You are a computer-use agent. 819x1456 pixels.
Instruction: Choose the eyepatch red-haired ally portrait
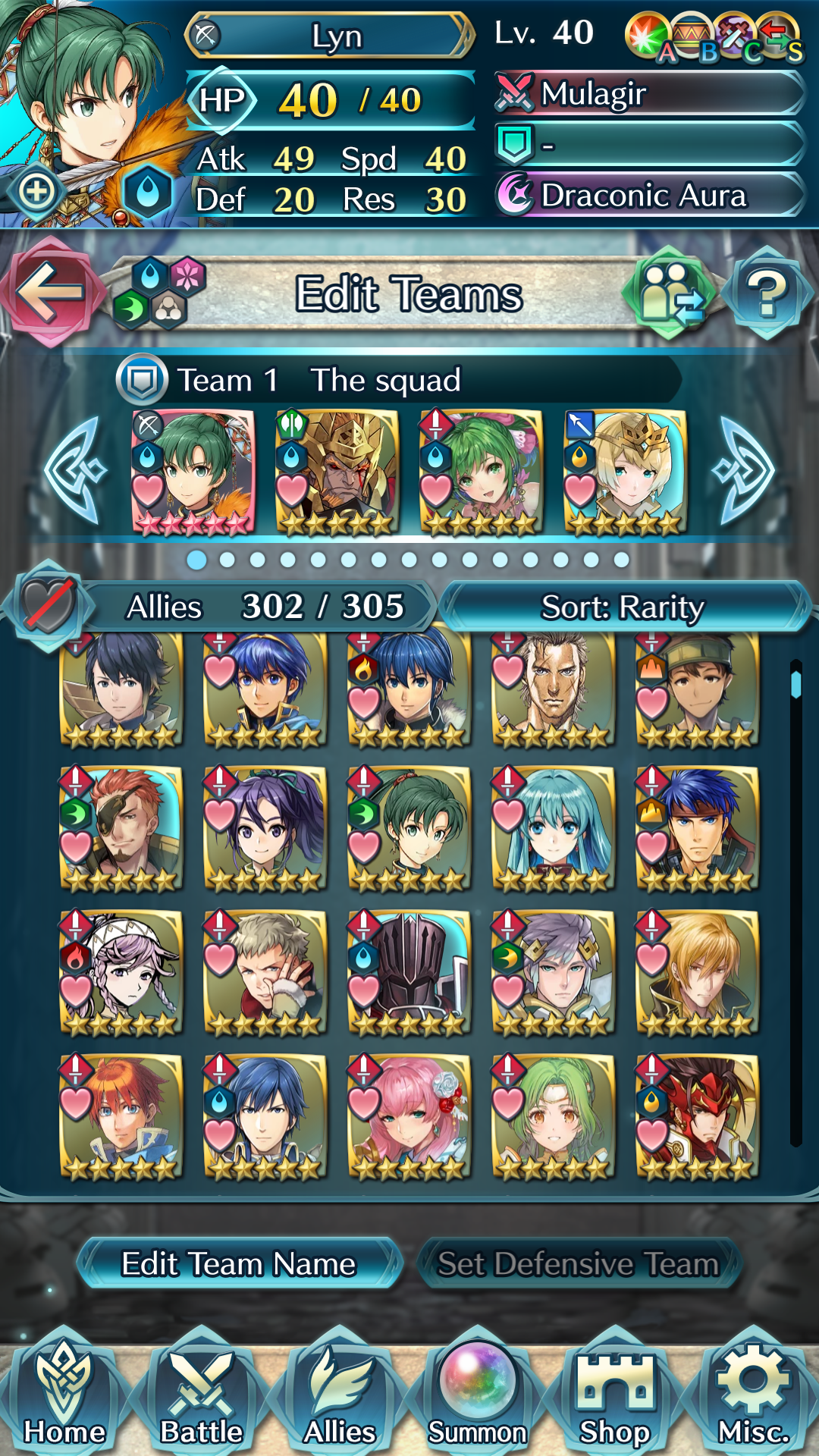tap(121, 828)
